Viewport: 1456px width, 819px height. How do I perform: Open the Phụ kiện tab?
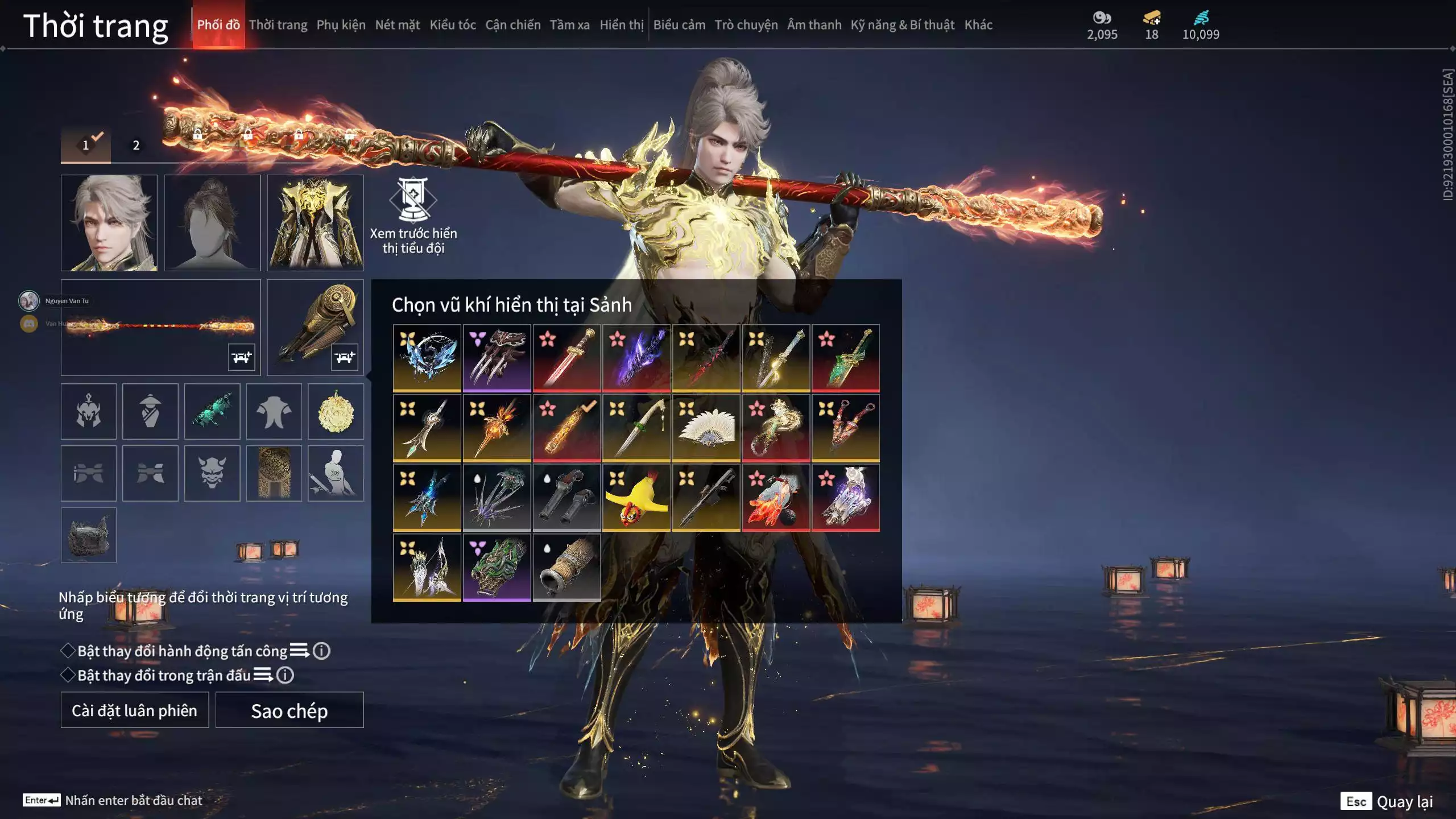click(341, 25)
